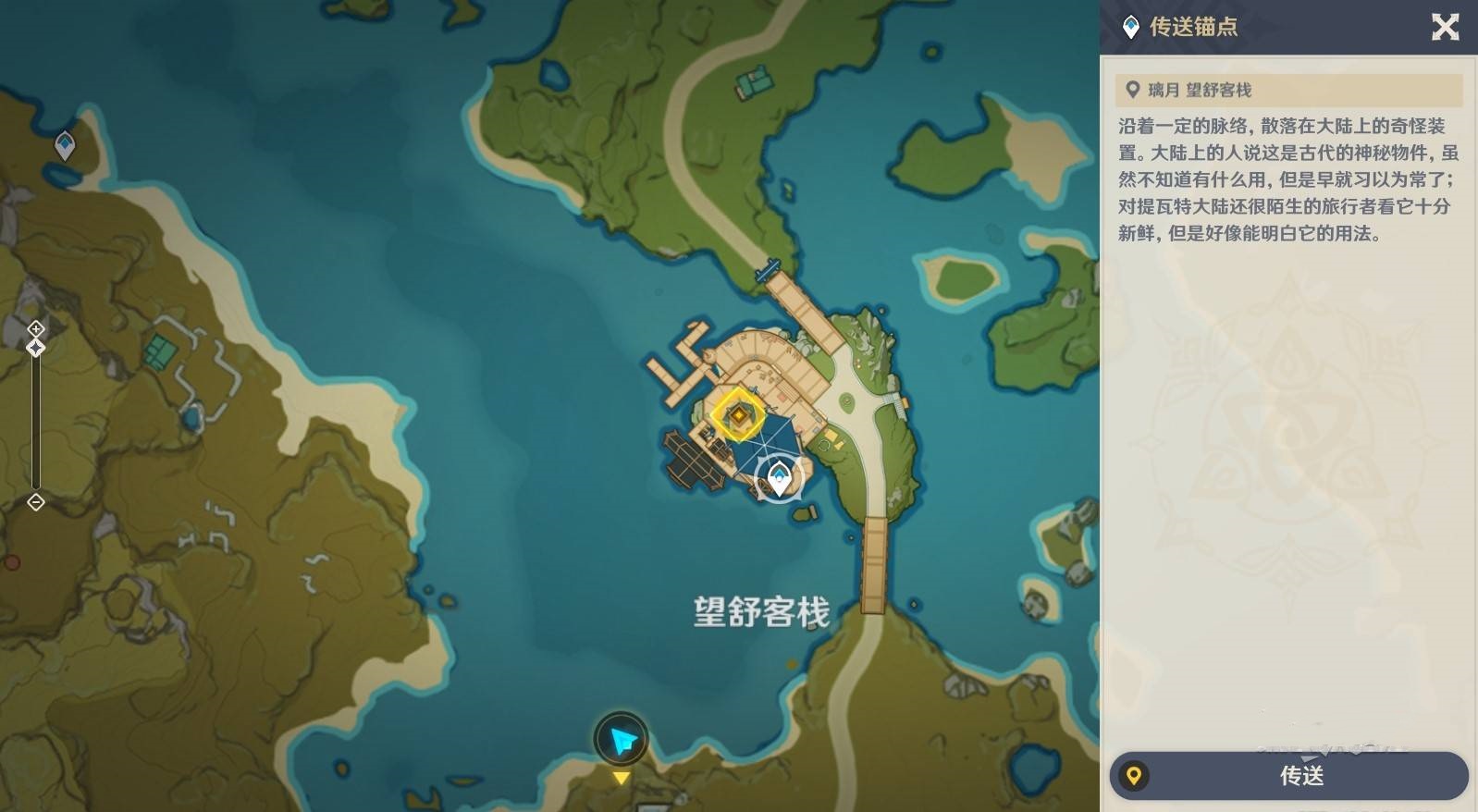Screen dimensions: 1478x812
Task: Close the teleport anchor panel with the X
Action: (x=1446, y=28)
